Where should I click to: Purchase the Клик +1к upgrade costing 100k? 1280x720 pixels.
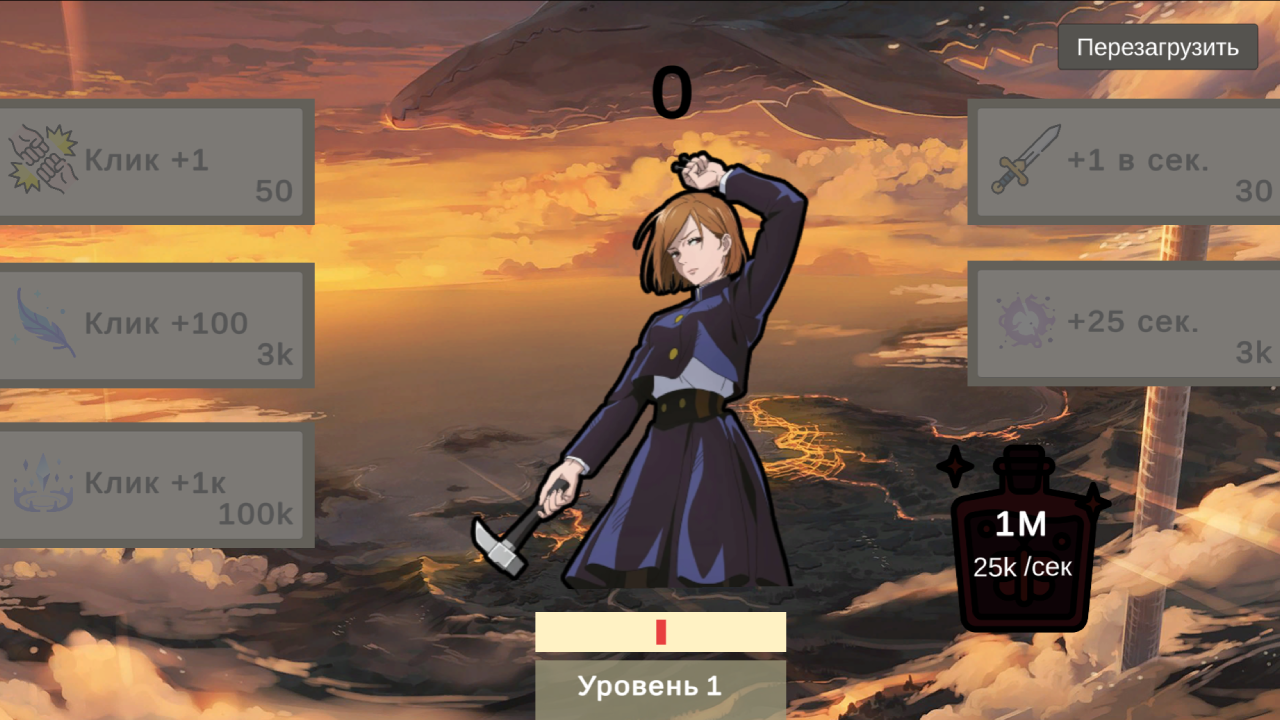[155, 483]
